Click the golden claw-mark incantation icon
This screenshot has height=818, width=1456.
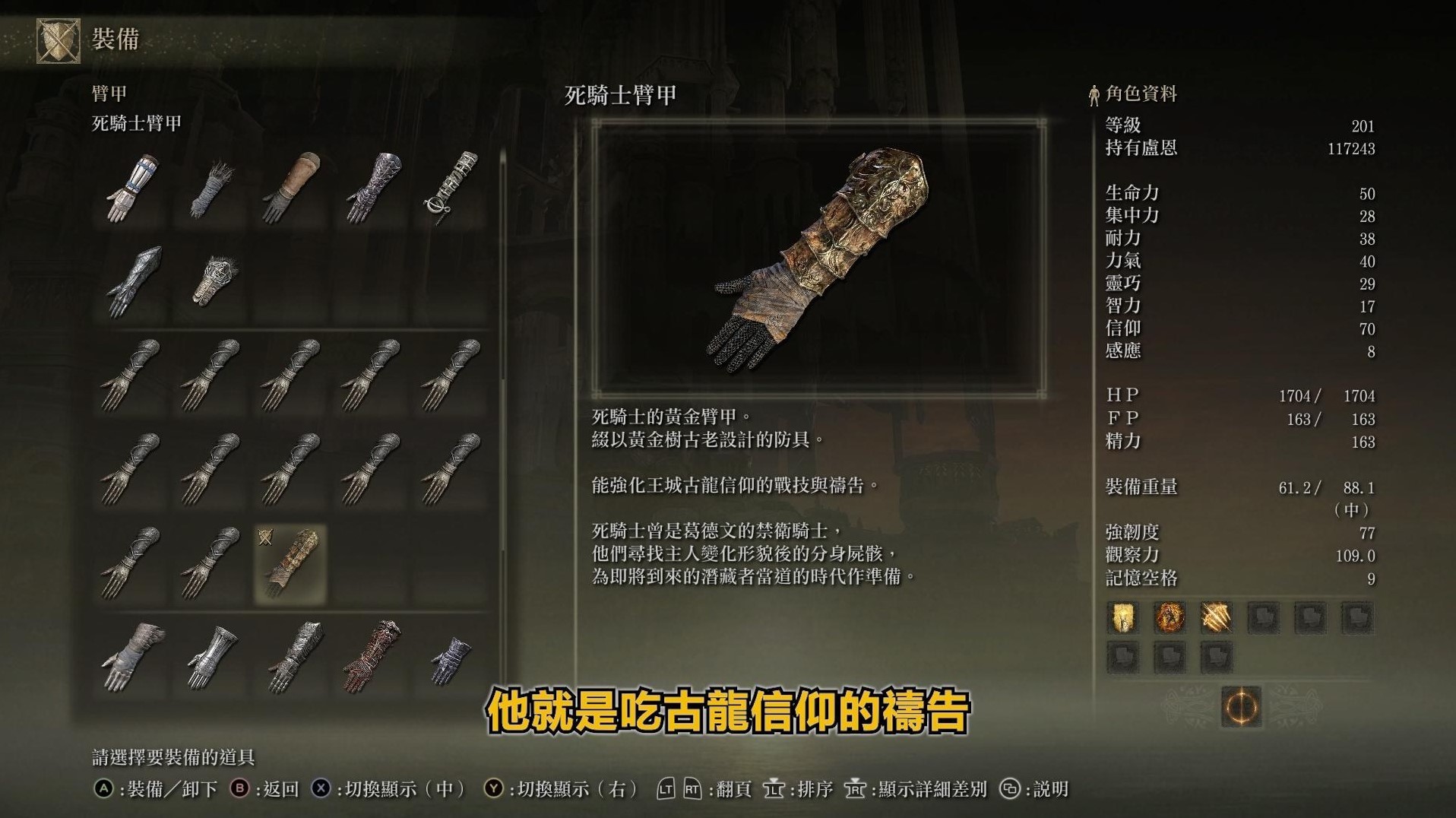pyautogui.click(x=1217, y=618)
